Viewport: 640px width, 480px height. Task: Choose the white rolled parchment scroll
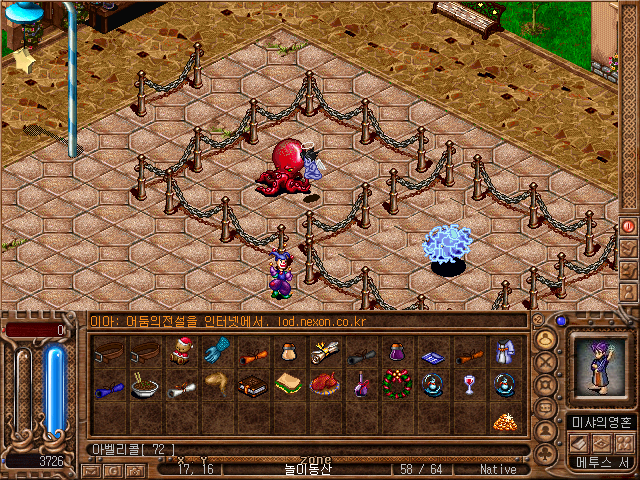pos(324,351)
